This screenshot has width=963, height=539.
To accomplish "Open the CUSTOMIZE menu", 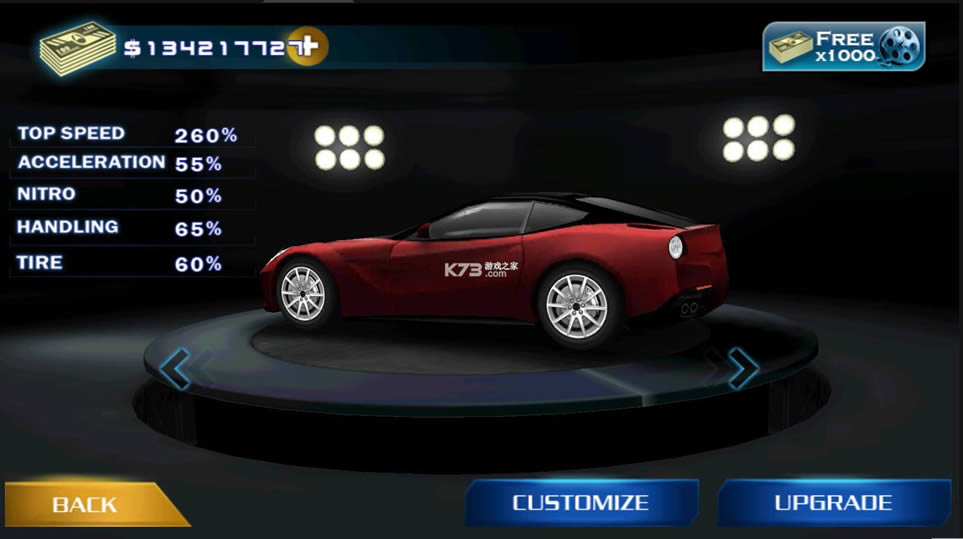I will (581, 503).
